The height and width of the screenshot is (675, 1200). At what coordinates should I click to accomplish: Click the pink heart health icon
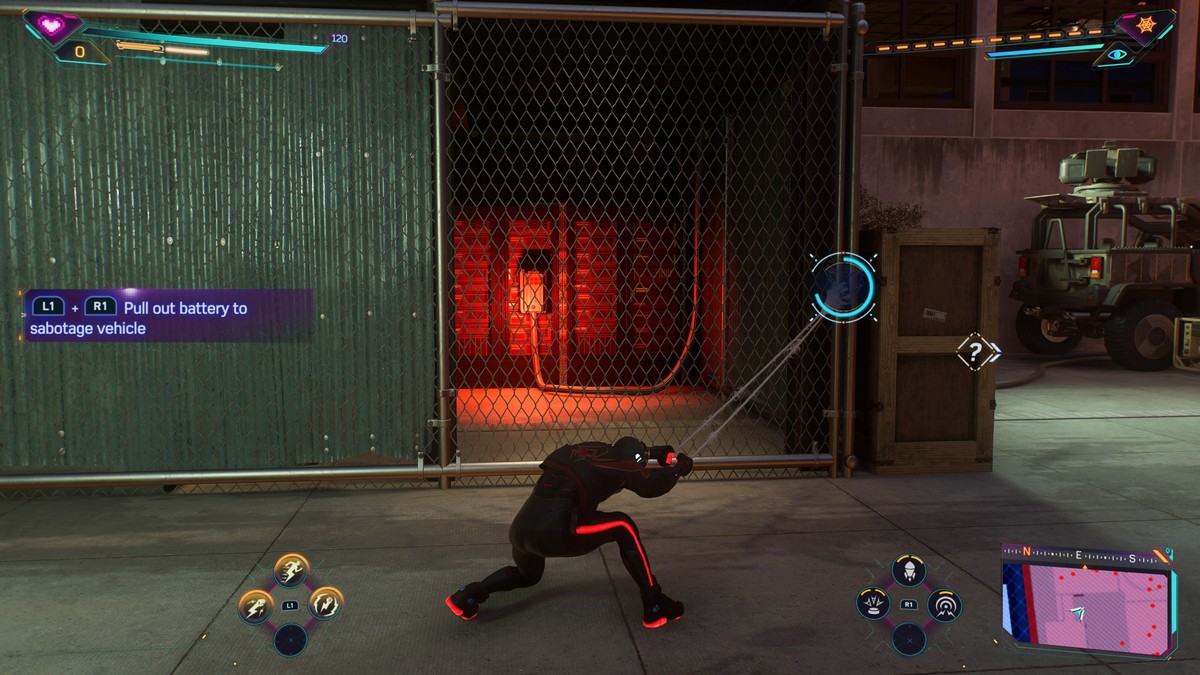click(47, 25)
